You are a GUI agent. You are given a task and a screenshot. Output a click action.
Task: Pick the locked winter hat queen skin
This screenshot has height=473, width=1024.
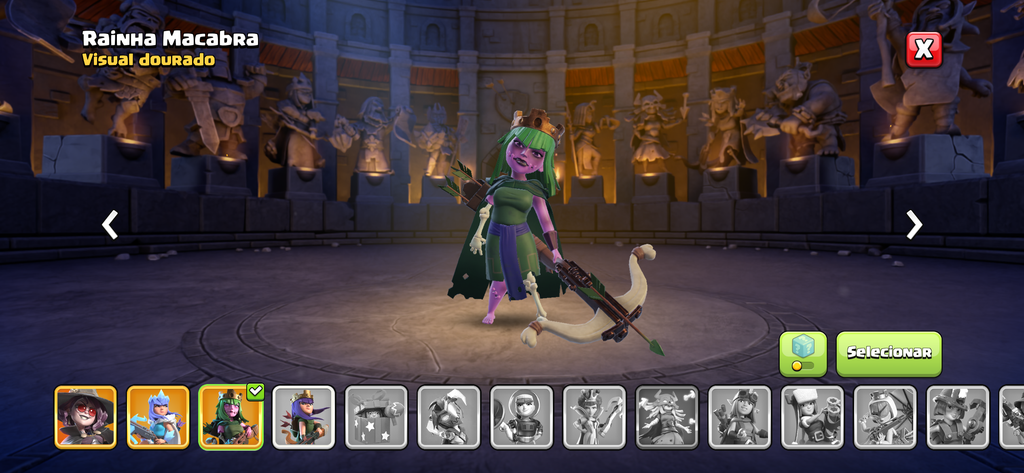pyautogui.click(x=812, y=416)
